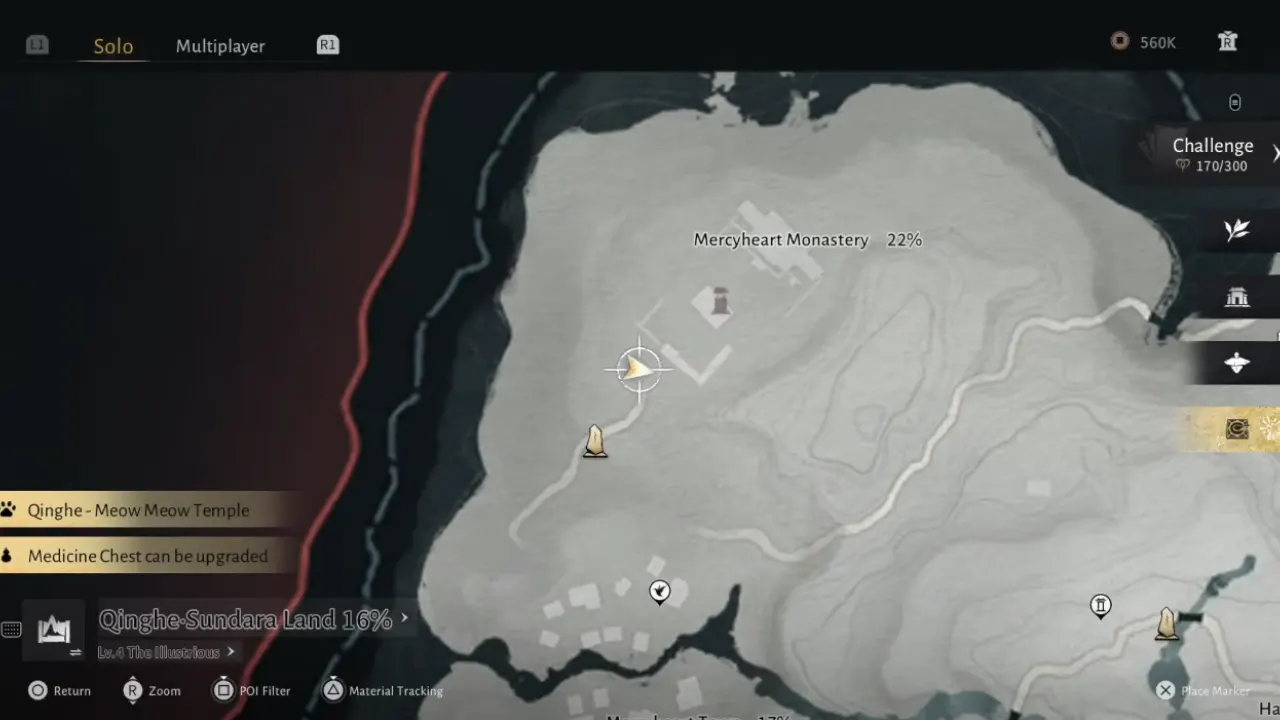Image resolution: width=1280 pixels, height=720 pixels.
Task: Select the bird icon in the right sidebar
Action: pos(1237,364)
